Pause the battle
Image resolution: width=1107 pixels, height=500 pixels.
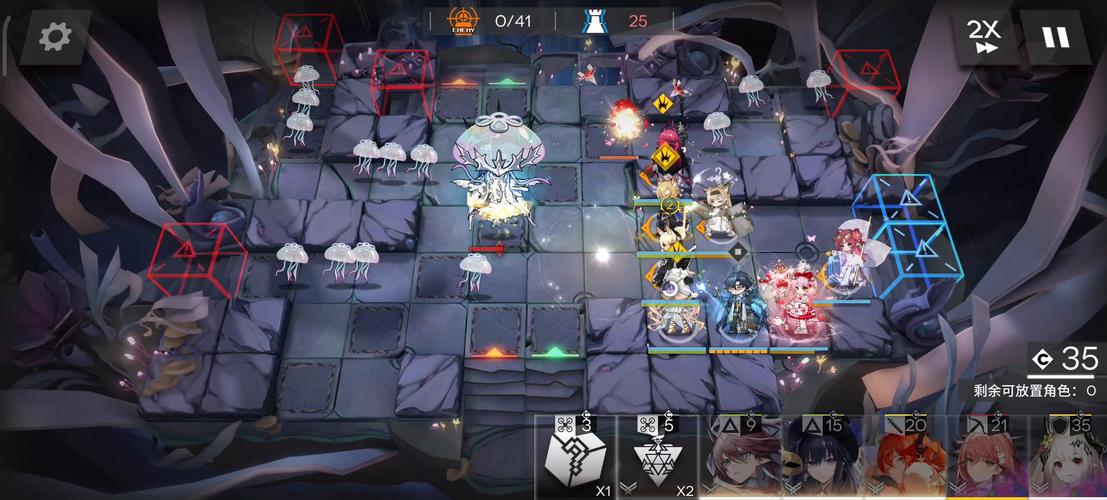click(x=1055, y=37)
